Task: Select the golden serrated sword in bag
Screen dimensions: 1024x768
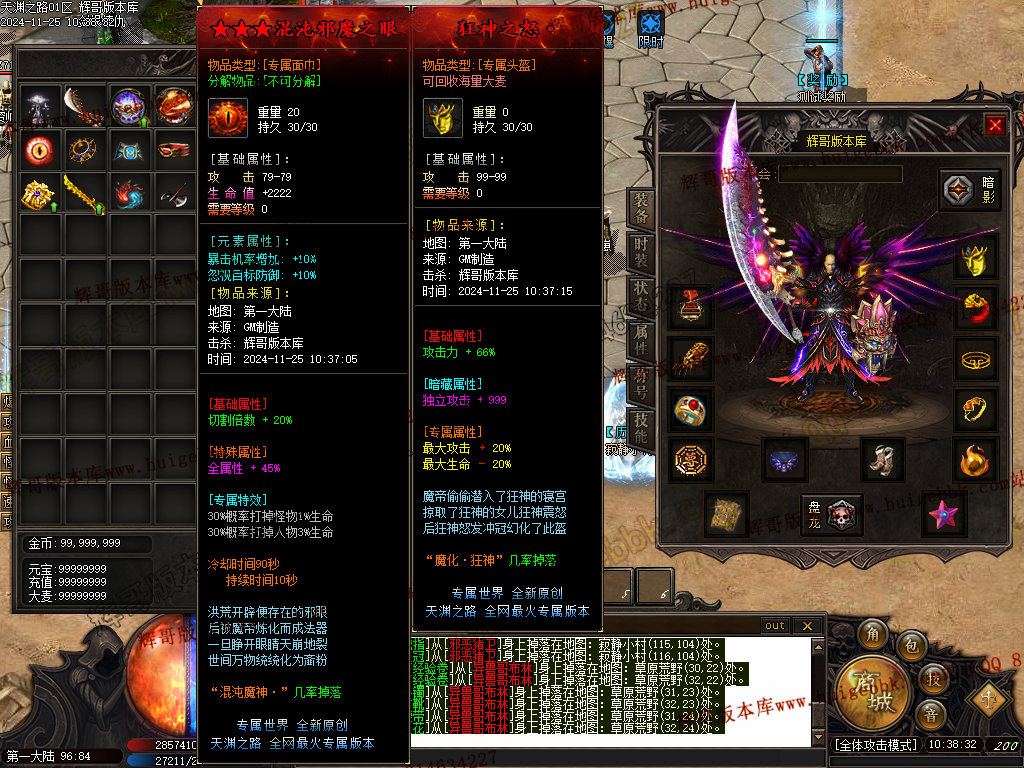Action: [84, 193]
